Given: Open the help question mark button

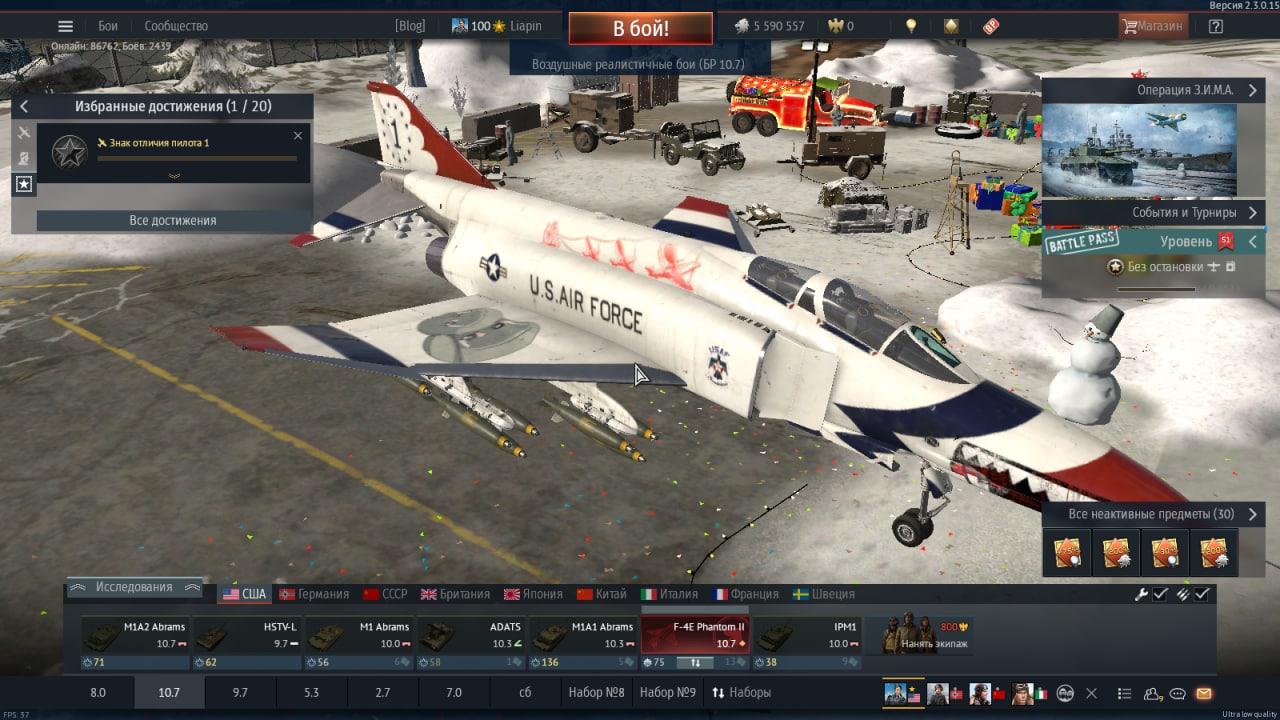Looking at the screenshot, I should (x=1215, y=26).
